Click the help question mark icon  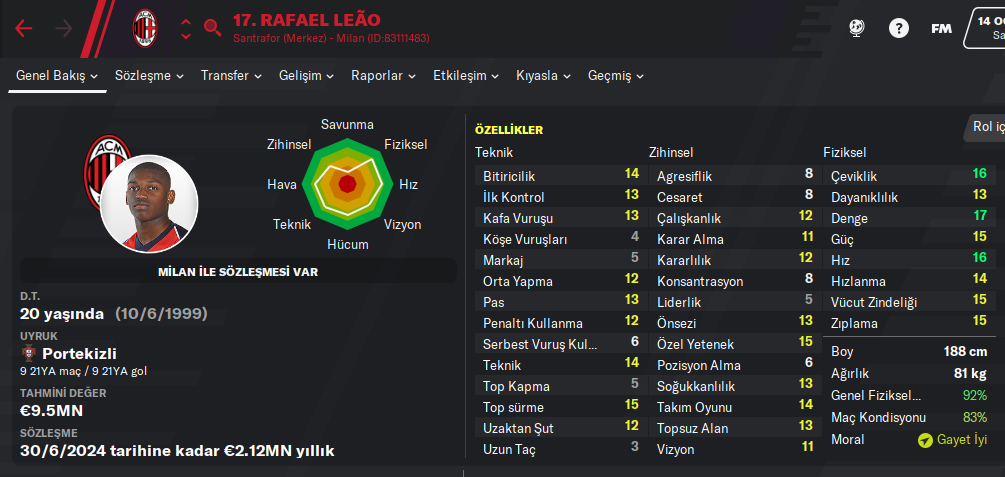(898, 28)
